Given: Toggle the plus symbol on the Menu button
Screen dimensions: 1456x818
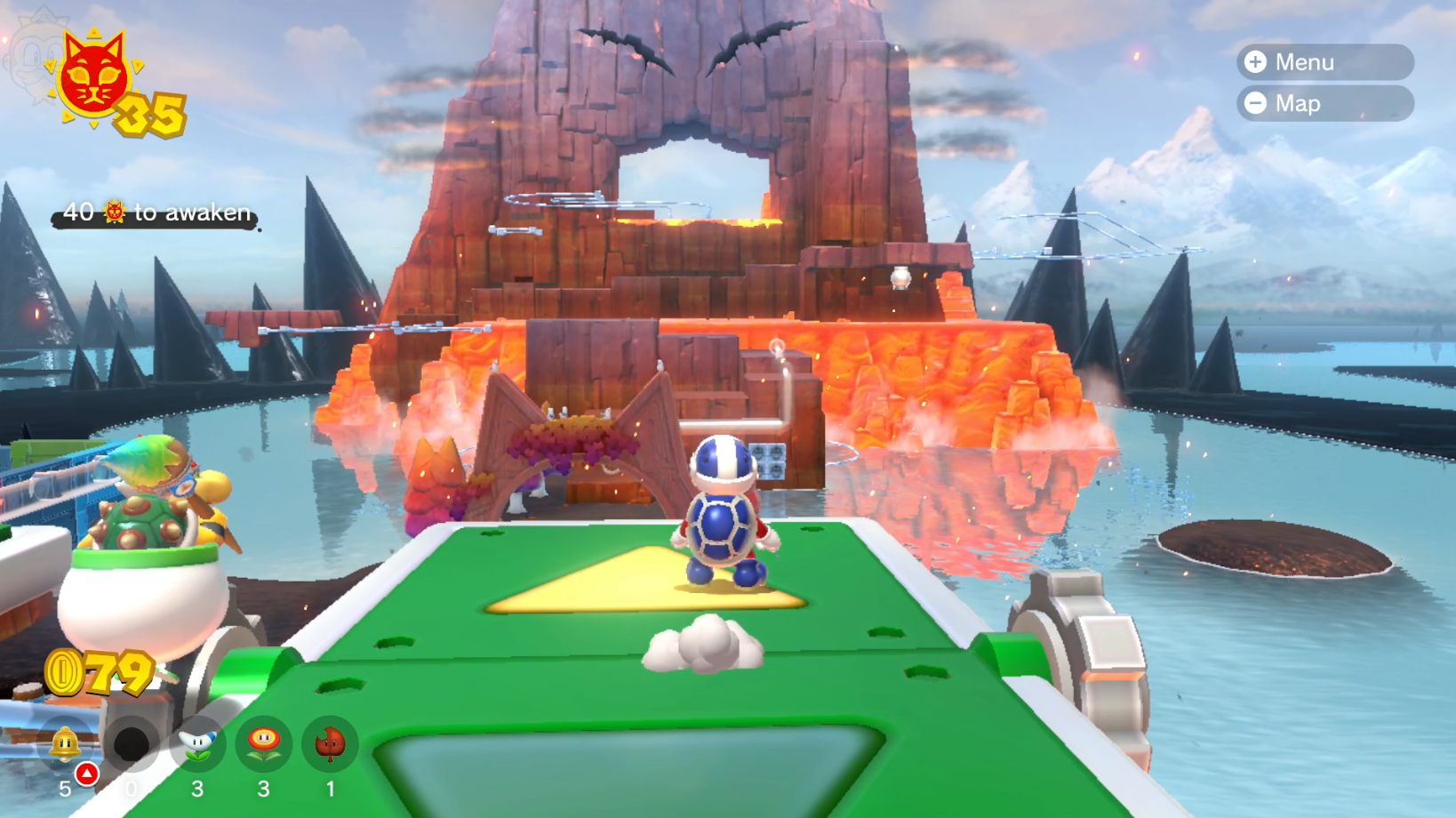Looking at the screenshot, I should 1256,62.
